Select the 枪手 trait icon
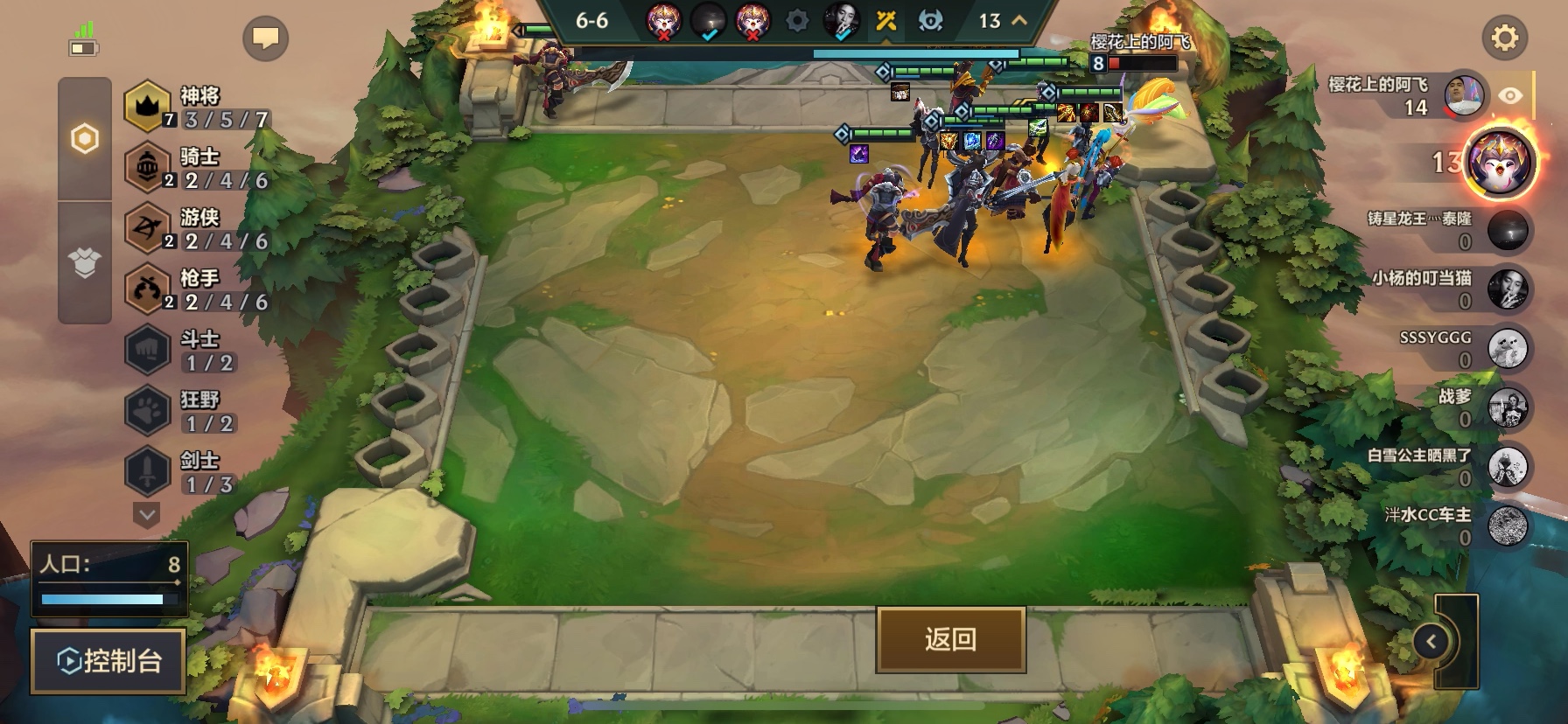This screenshot has height=724, width=1568. pos(147,287)
